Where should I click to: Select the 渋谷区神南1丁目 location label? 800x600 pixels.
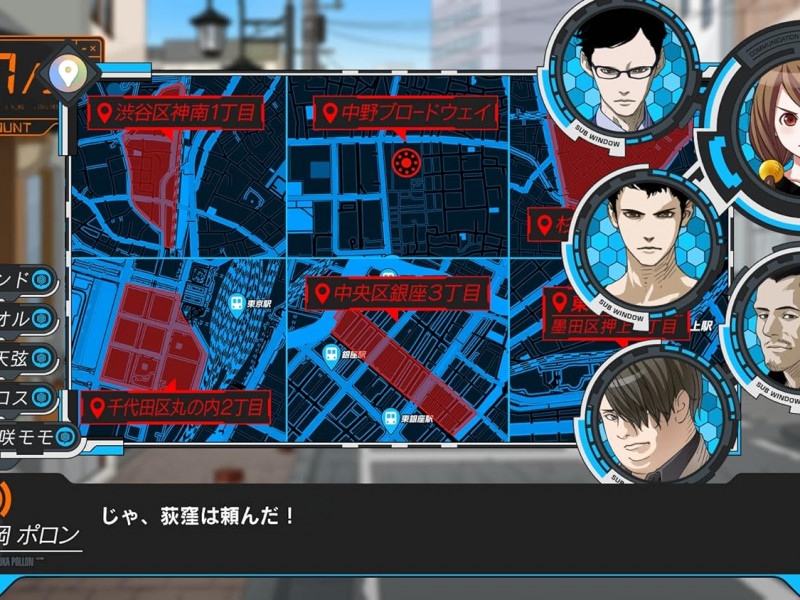pos(174,112)
